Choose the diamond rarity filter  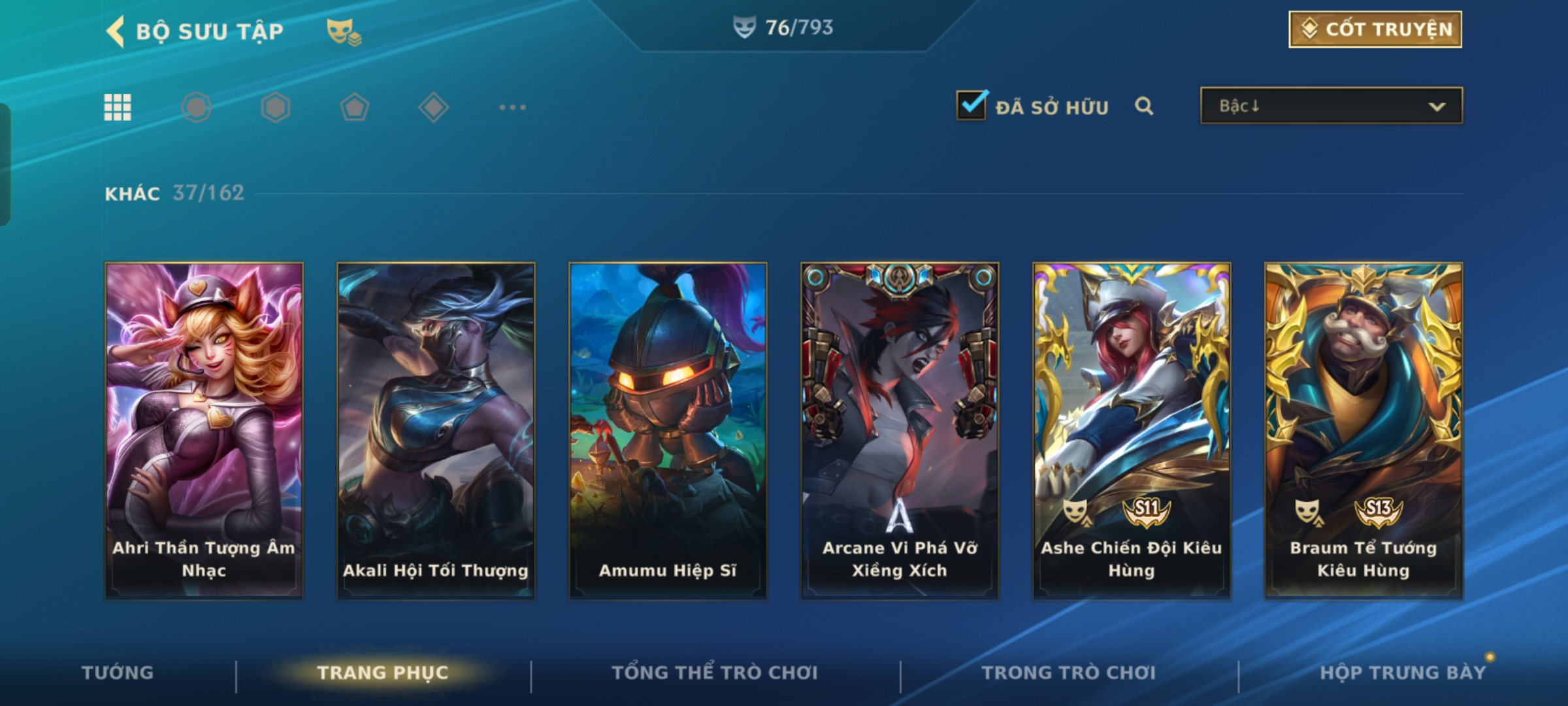(x=433, y=107)
